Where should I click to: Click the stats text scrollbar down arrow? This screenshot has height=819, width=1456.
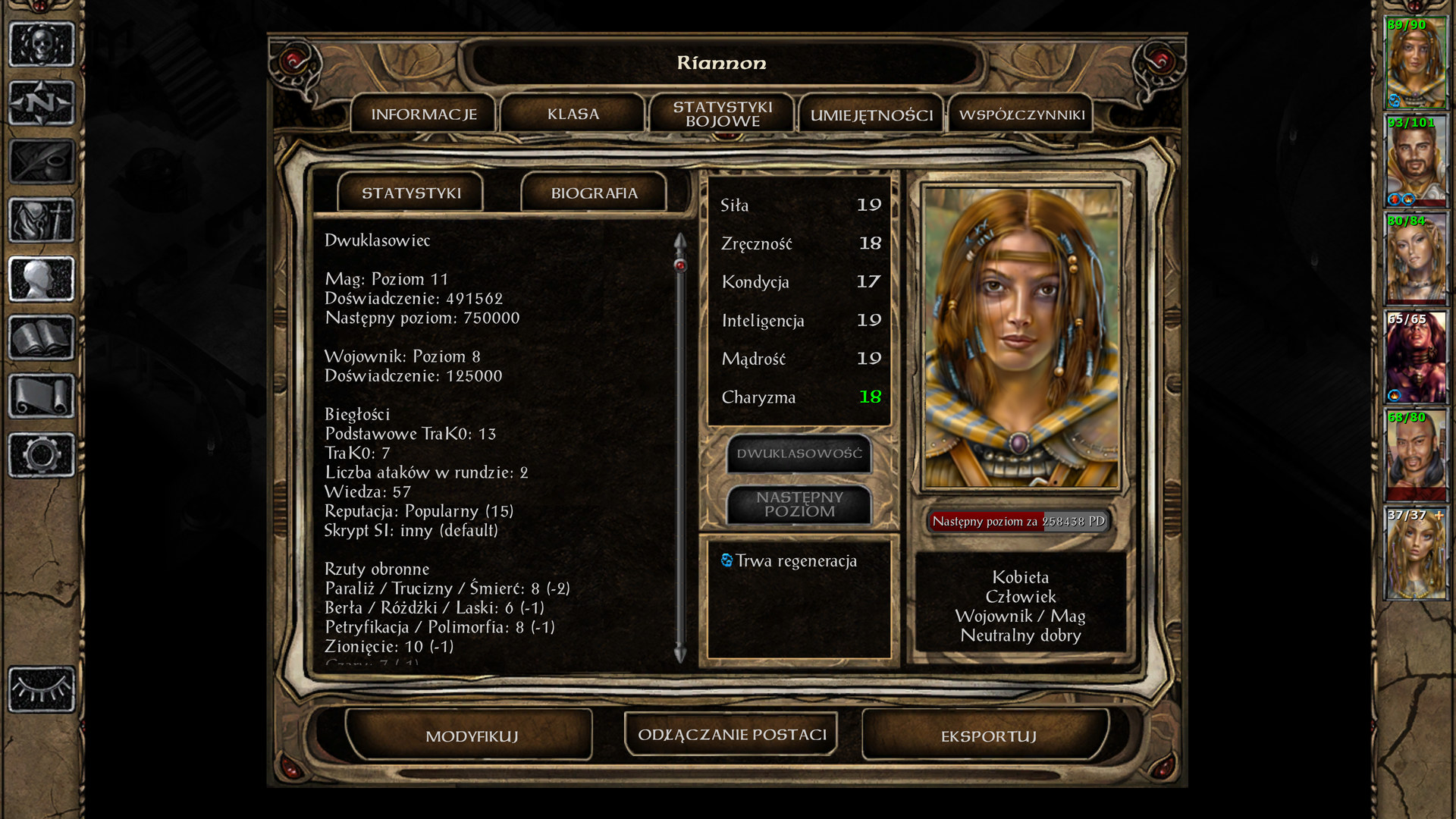680,654
